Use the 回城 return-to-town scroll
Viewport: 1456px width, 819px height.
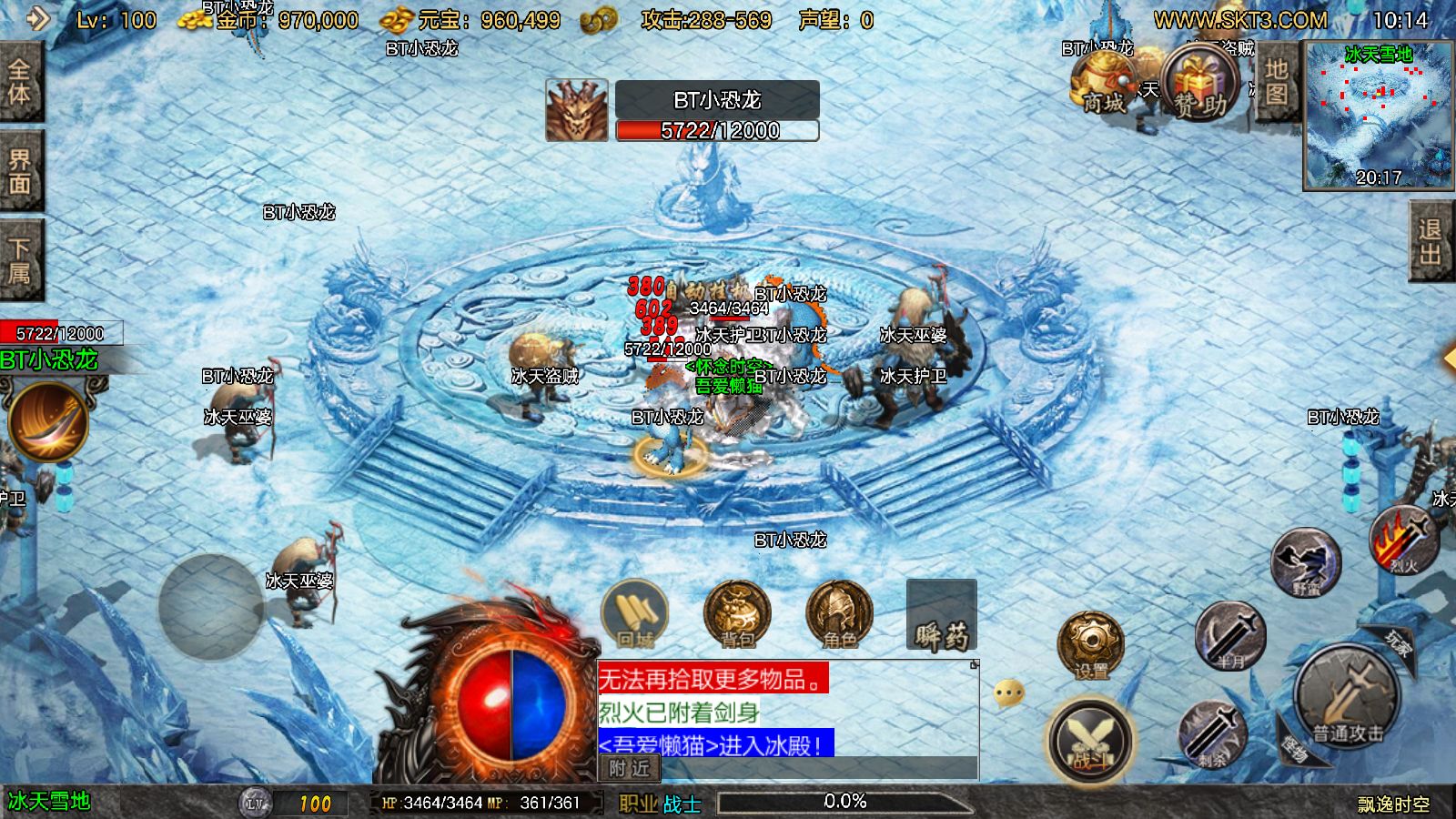pyautogui.click(x=635, y=614)
